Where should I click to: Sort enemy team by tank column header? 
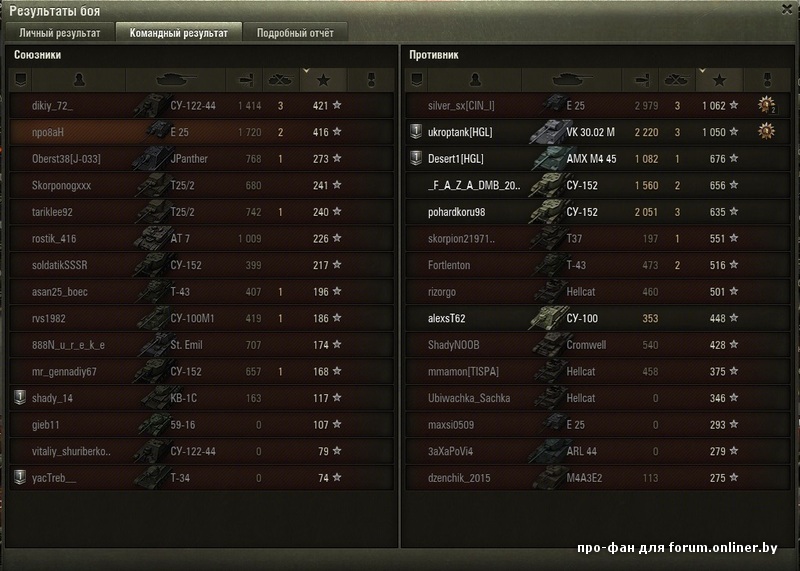(x=576, y=79)
